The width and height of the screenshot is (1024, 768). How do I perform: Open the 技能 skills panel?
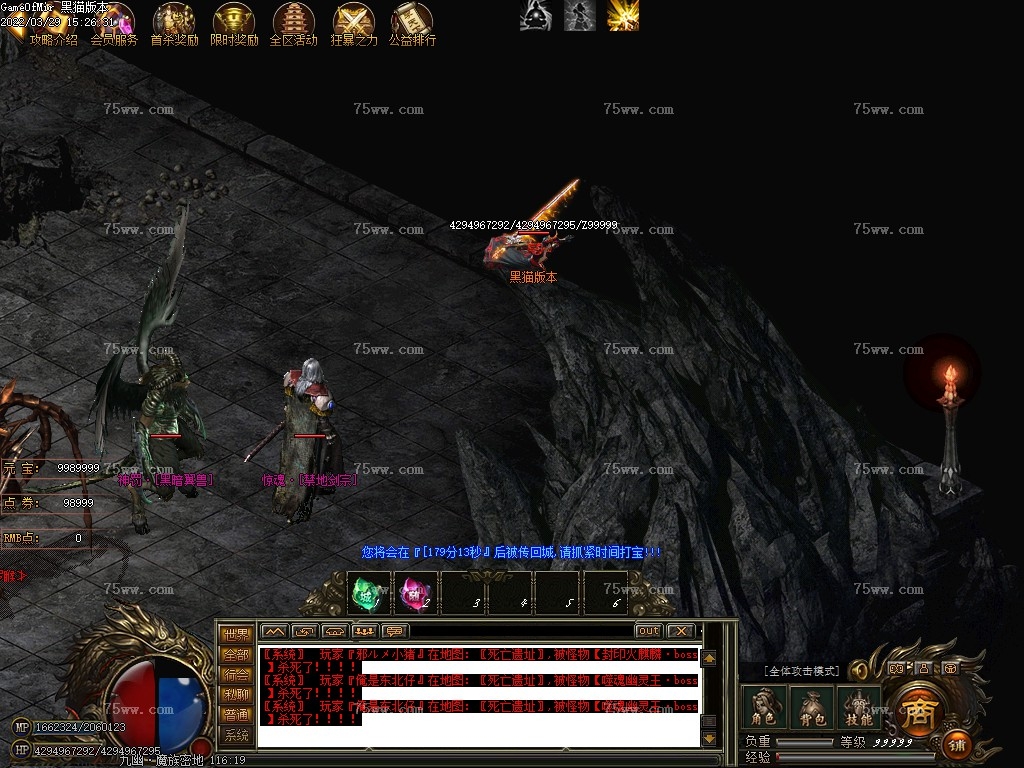858,707
